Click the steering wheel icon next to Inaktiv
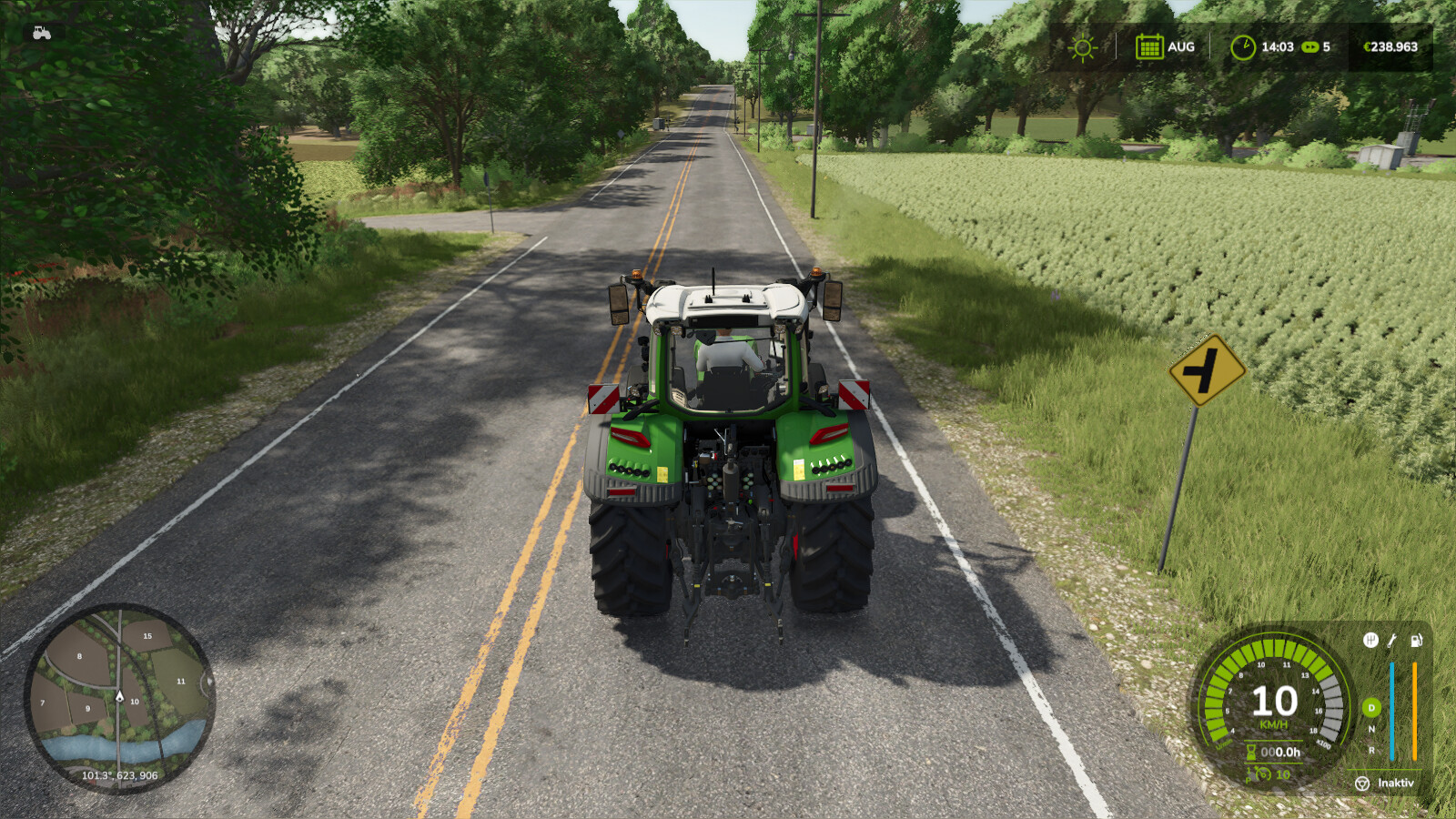This screenshot has width=1456, height=819. tap(1362, 784)
